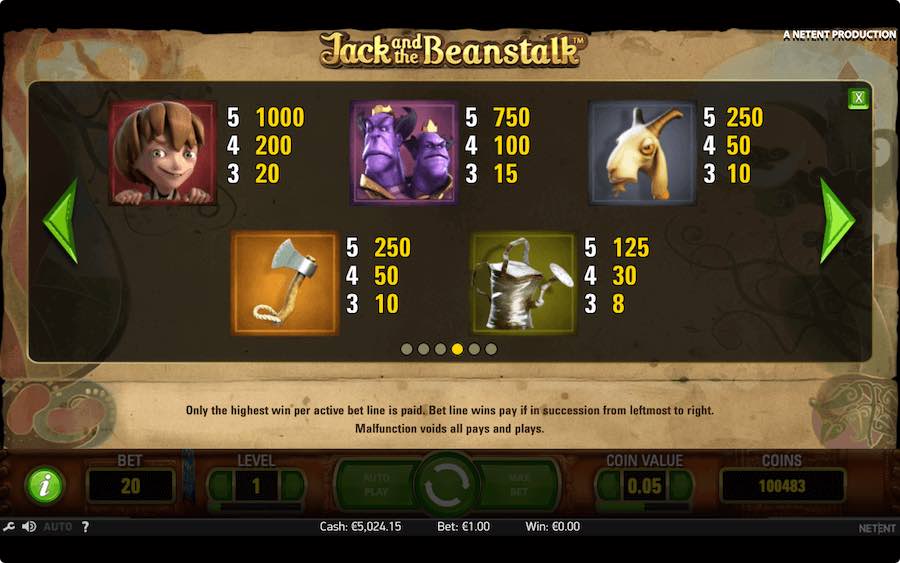Open help with the question mark
Viewport: 900px width, 563px height.
click(84, 527)
